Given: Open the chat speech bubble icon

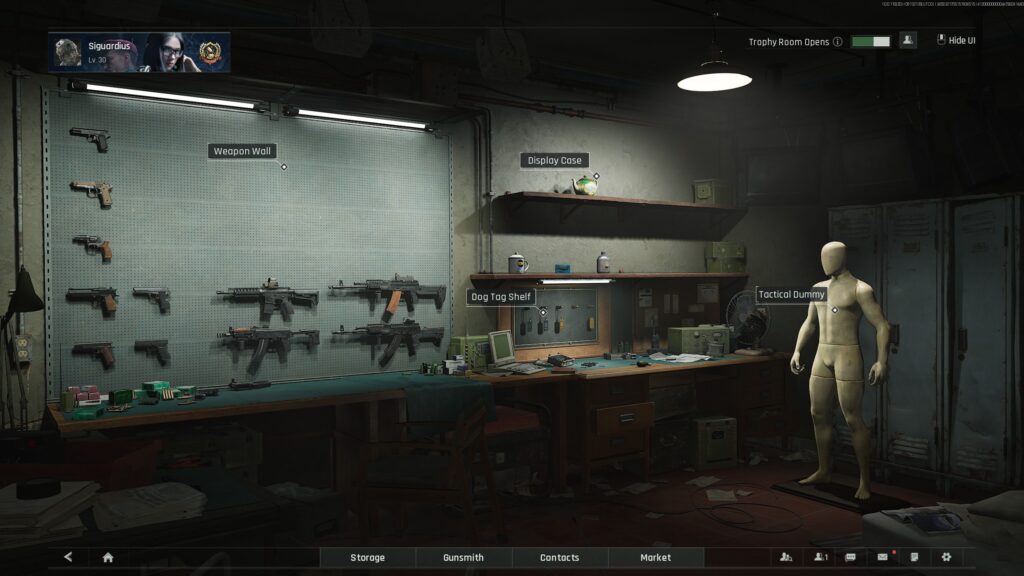Looking at the screenshot, I should pos(850,557).
